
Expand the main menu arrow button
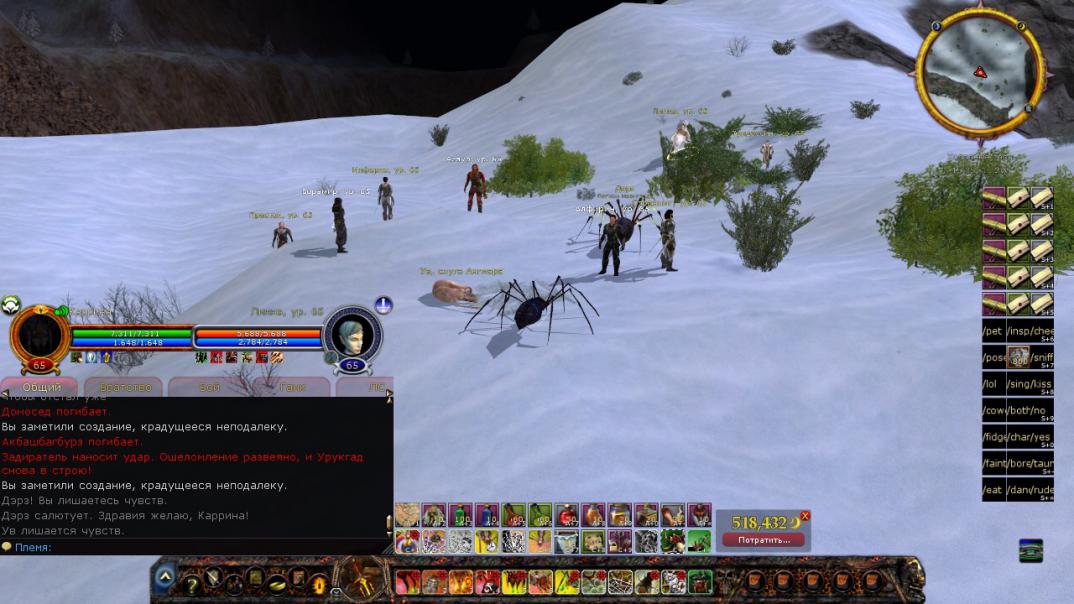163,575
